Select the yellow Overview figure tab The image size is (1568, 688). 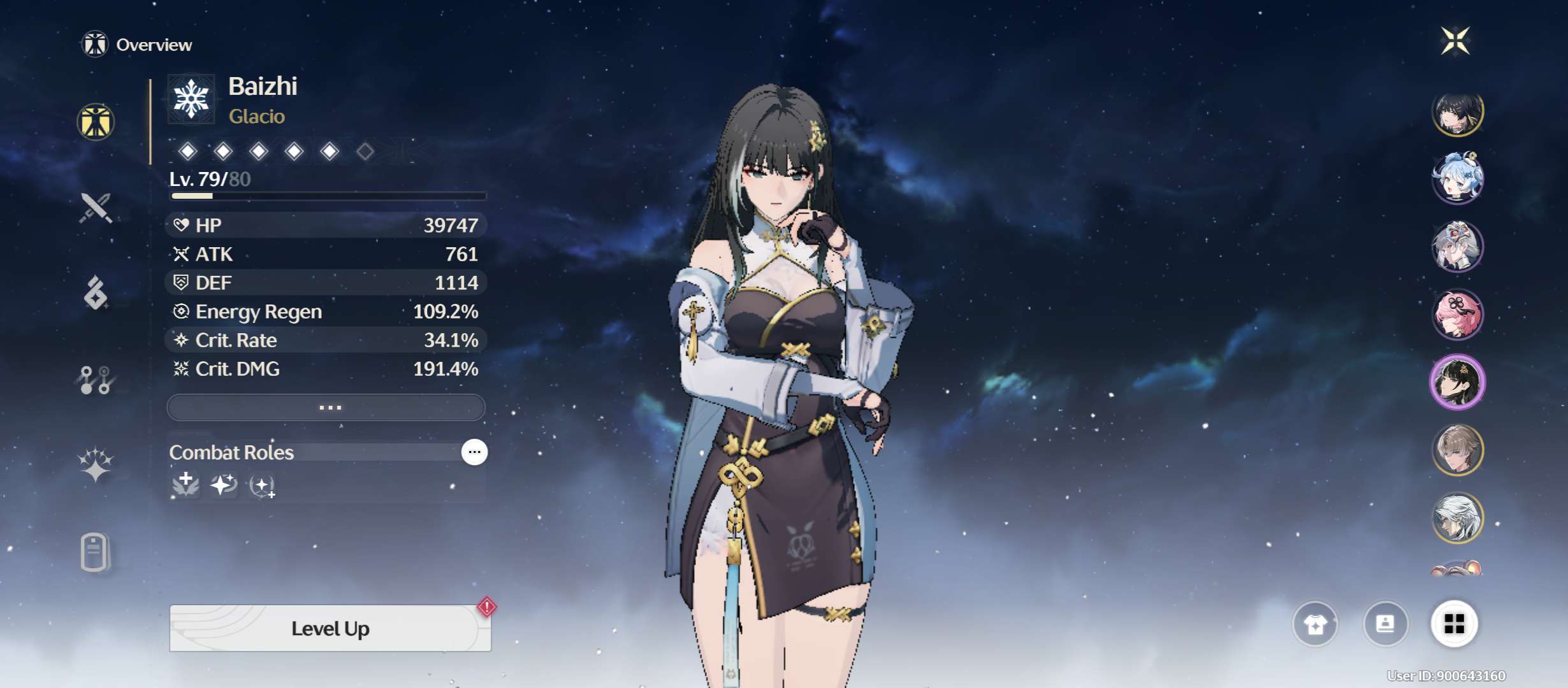tap(96, 122)
